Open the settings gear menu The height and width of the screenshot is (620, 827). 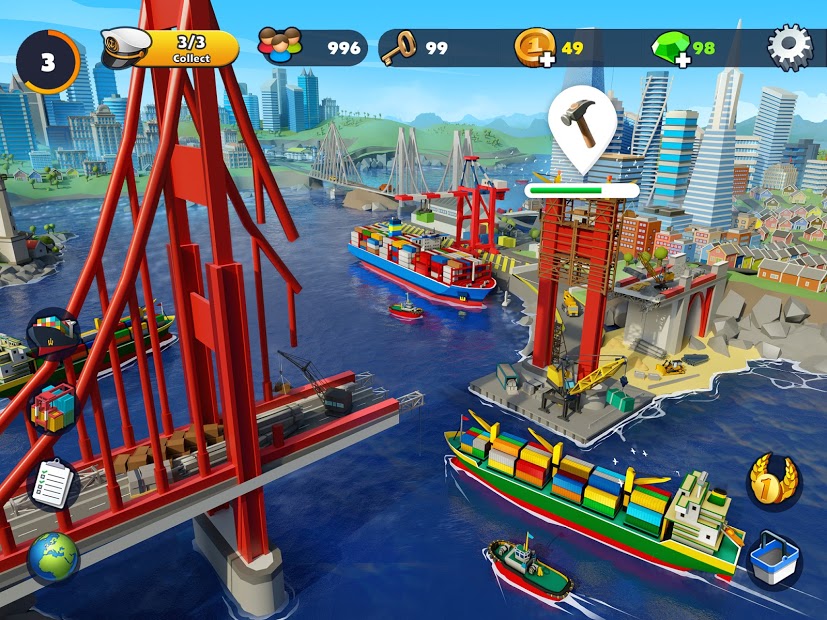click(x=787, y=47)
